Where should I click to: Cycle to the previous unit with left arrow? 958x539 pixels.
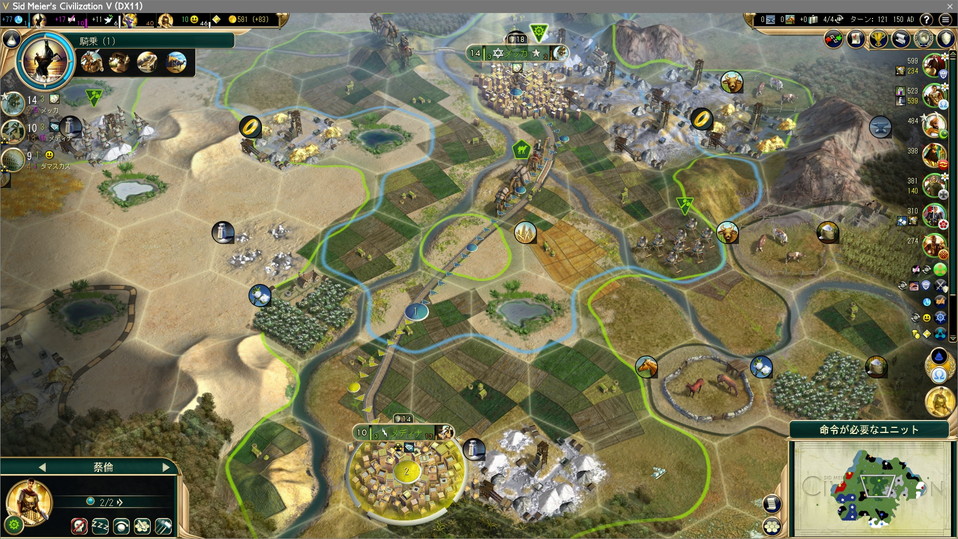(x=42, y=467)
